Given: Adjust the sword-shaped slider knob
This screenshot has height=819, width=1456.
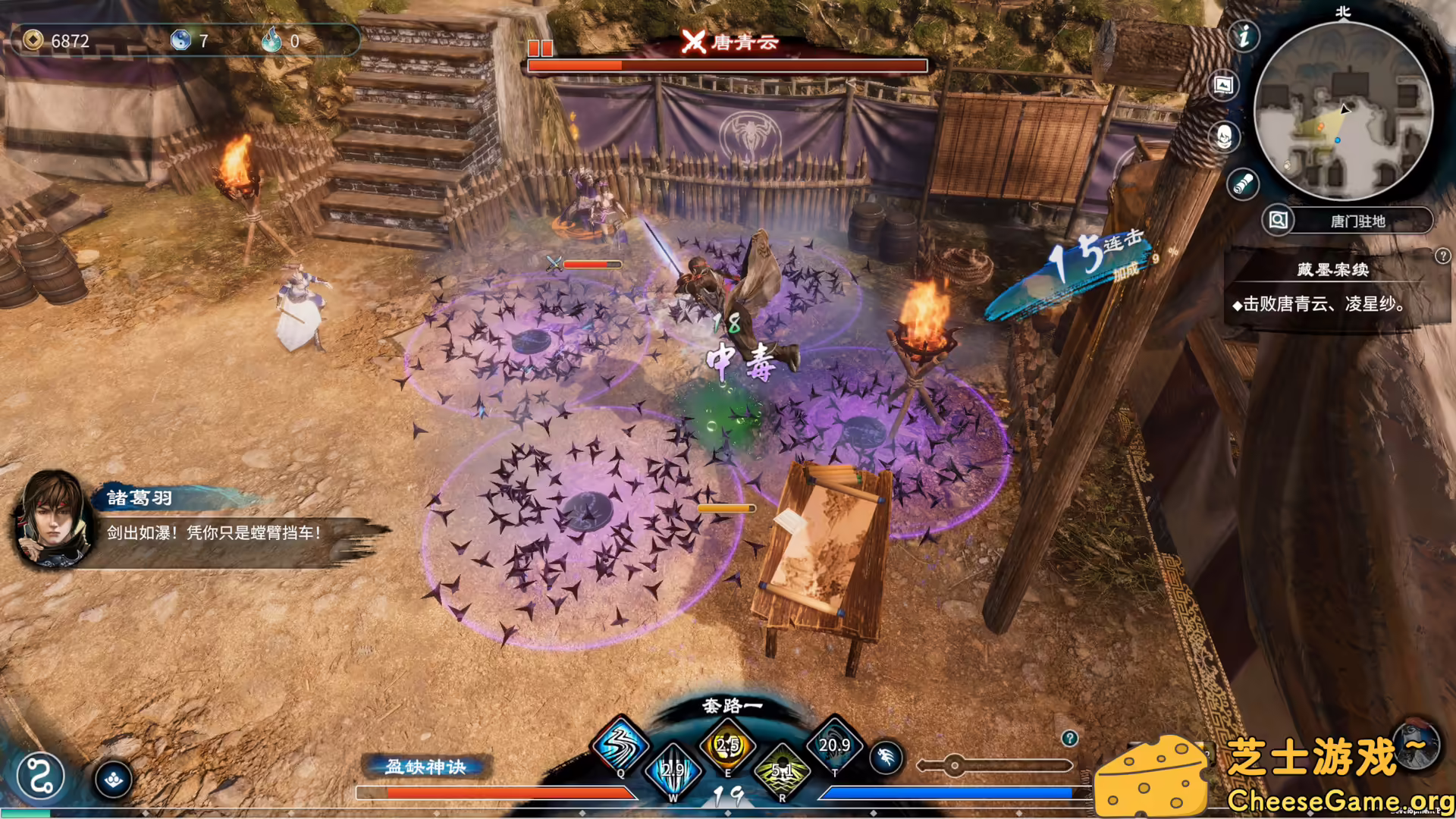Looking at the screenshot, I should click(955, 765).
